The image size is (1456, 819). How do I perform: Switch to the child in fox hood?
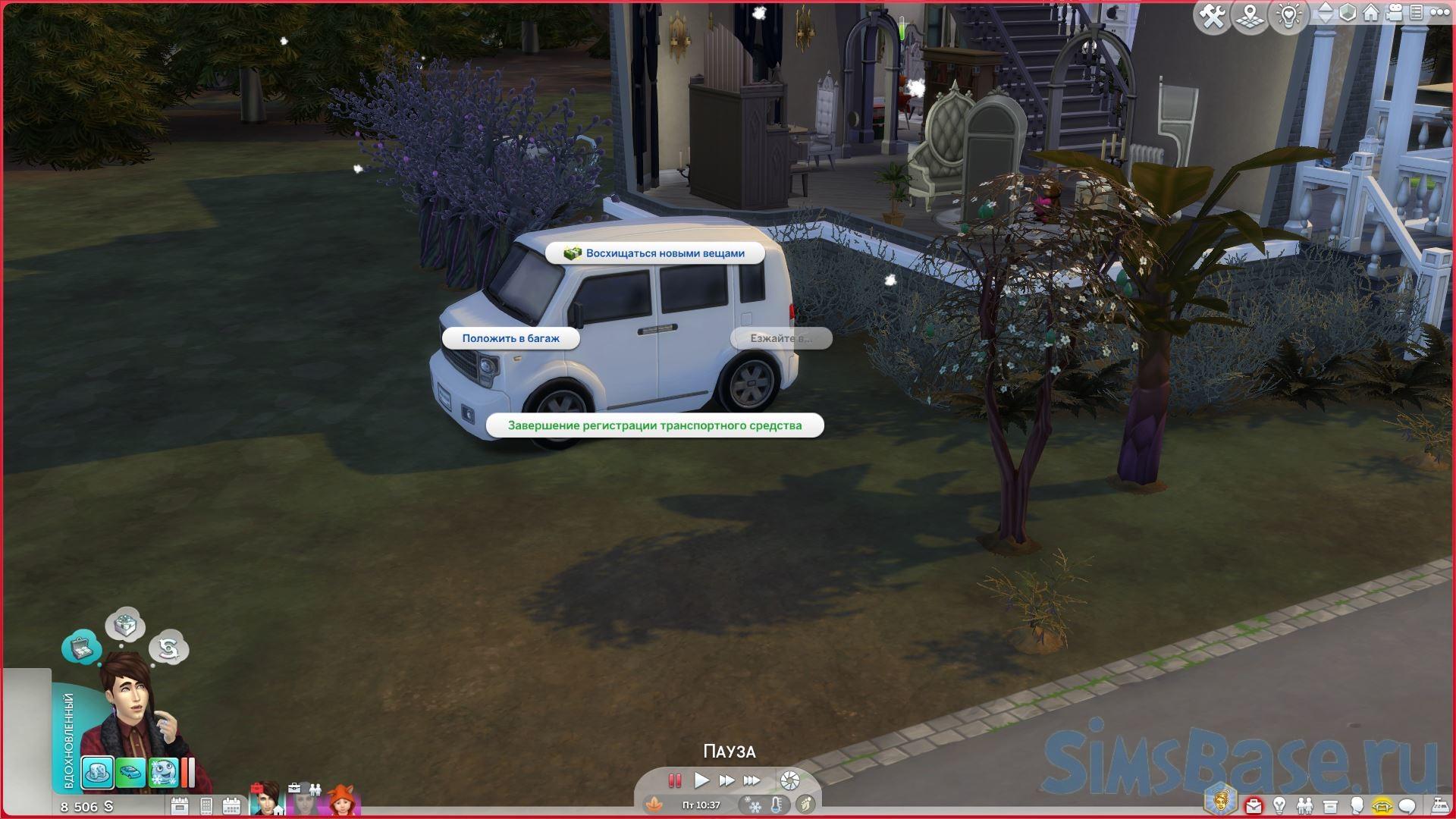[344, 801]
